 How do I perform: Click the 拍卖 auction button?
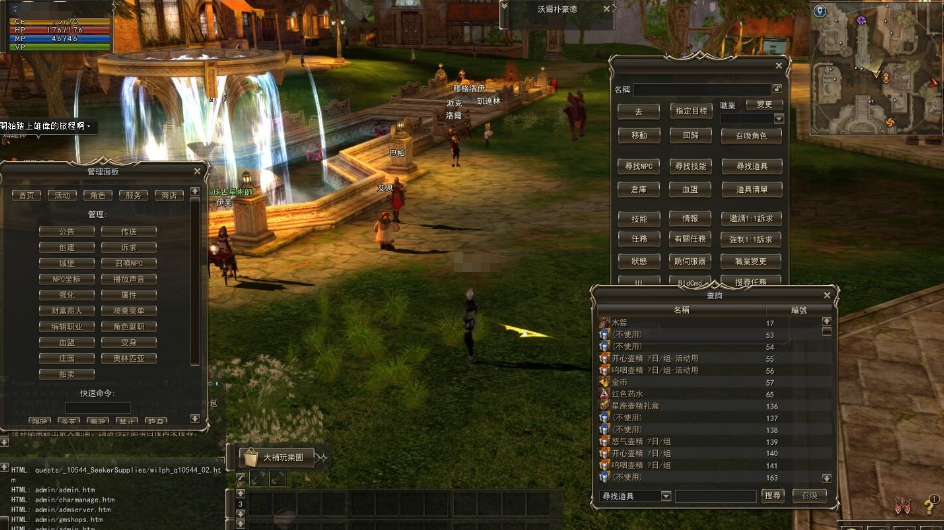[67, 374]
